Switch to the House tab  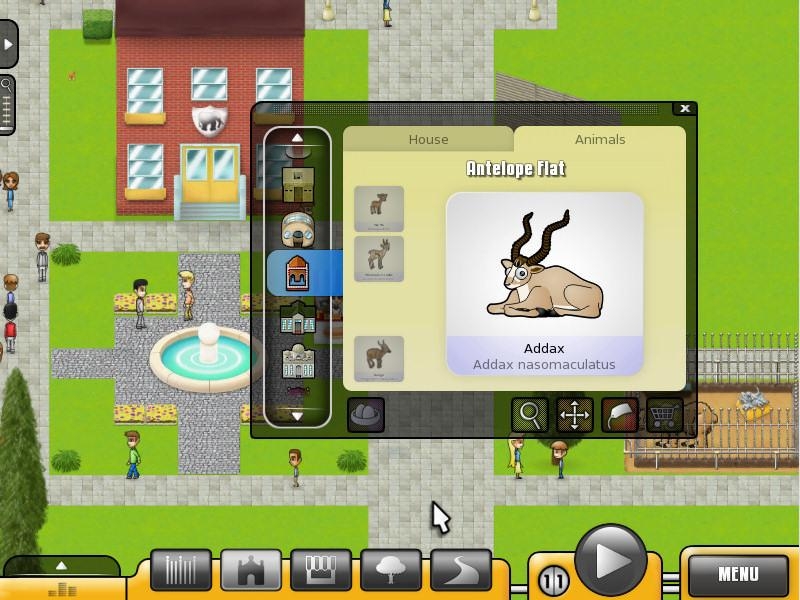[x=428, y=139]
